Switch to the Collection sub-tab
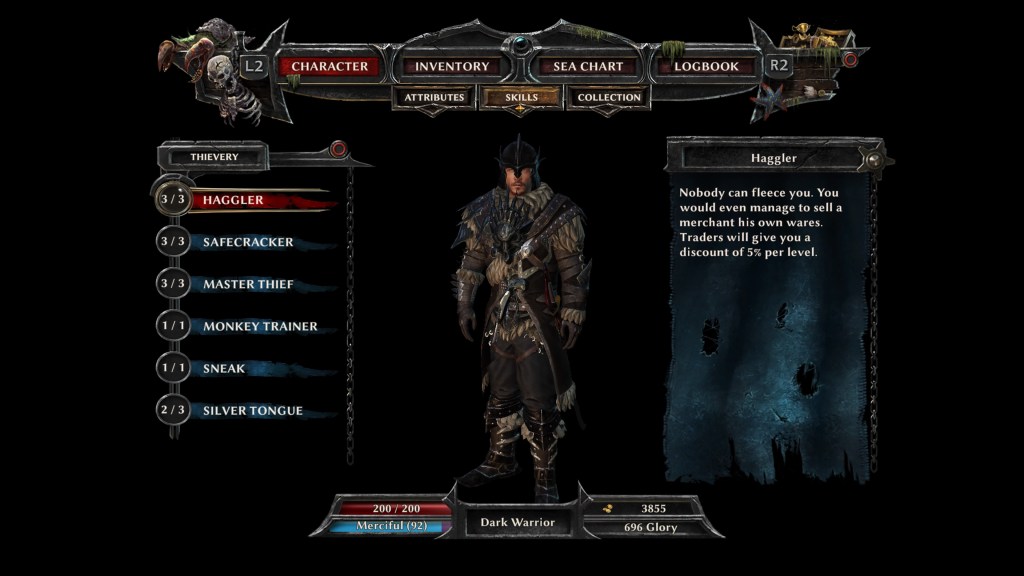Image resolution: width=1024 pixels, height=576 pixels. 608,98
